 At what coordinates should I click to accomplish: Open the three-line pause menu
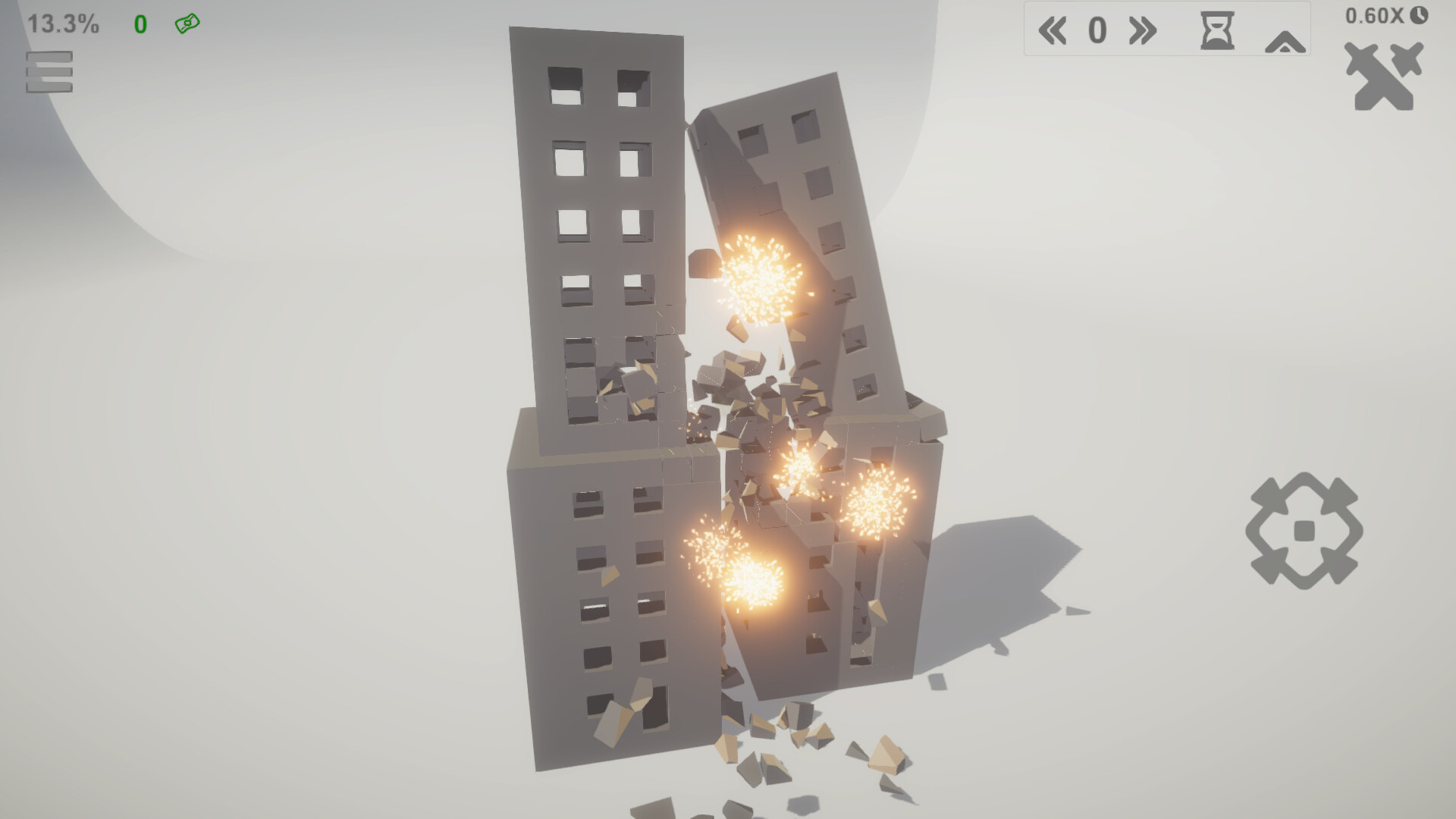tap(48, 74)
